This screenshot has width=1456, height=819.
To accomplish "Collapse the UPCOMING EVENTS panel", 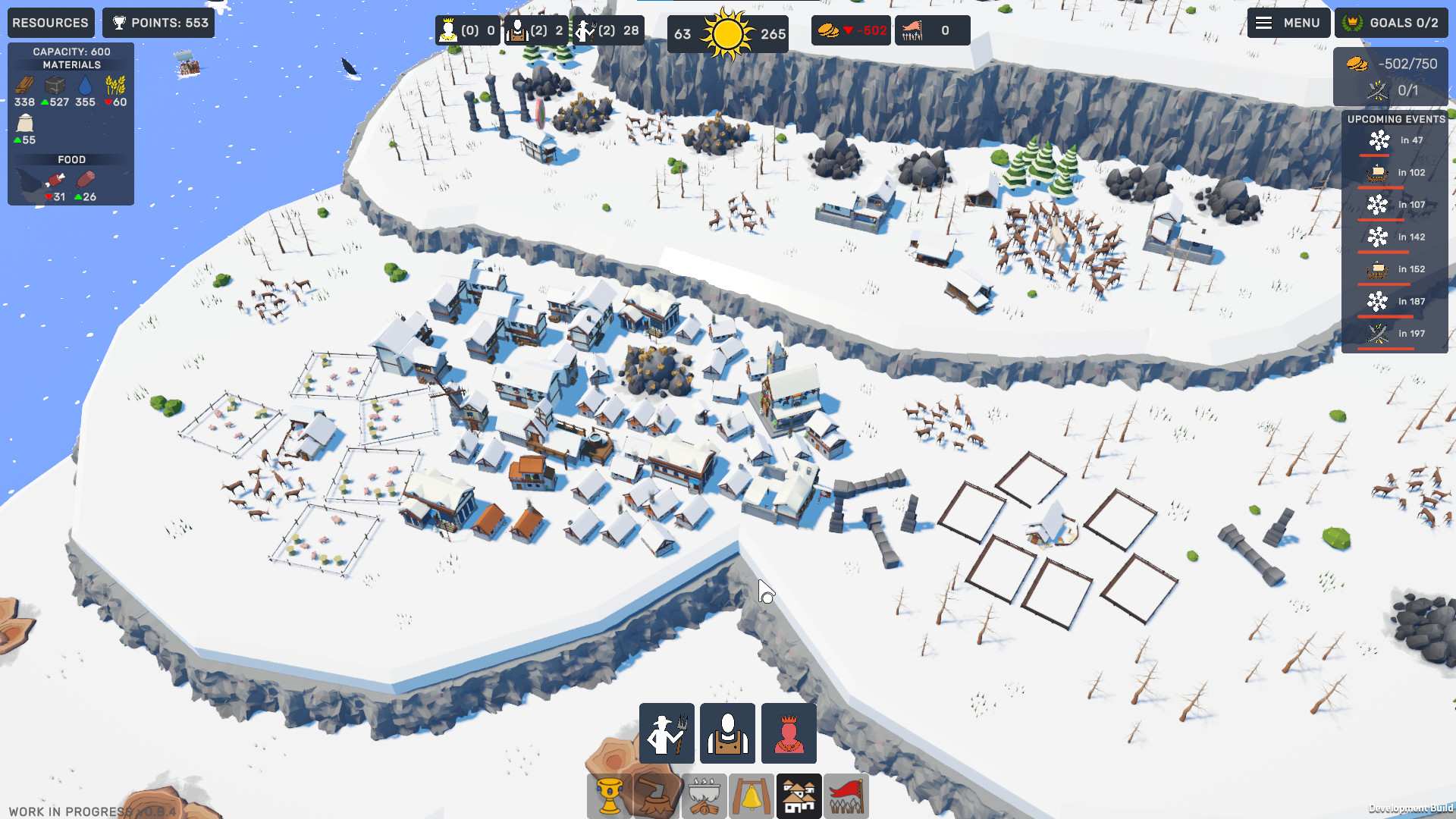I will click(1396, 119).
